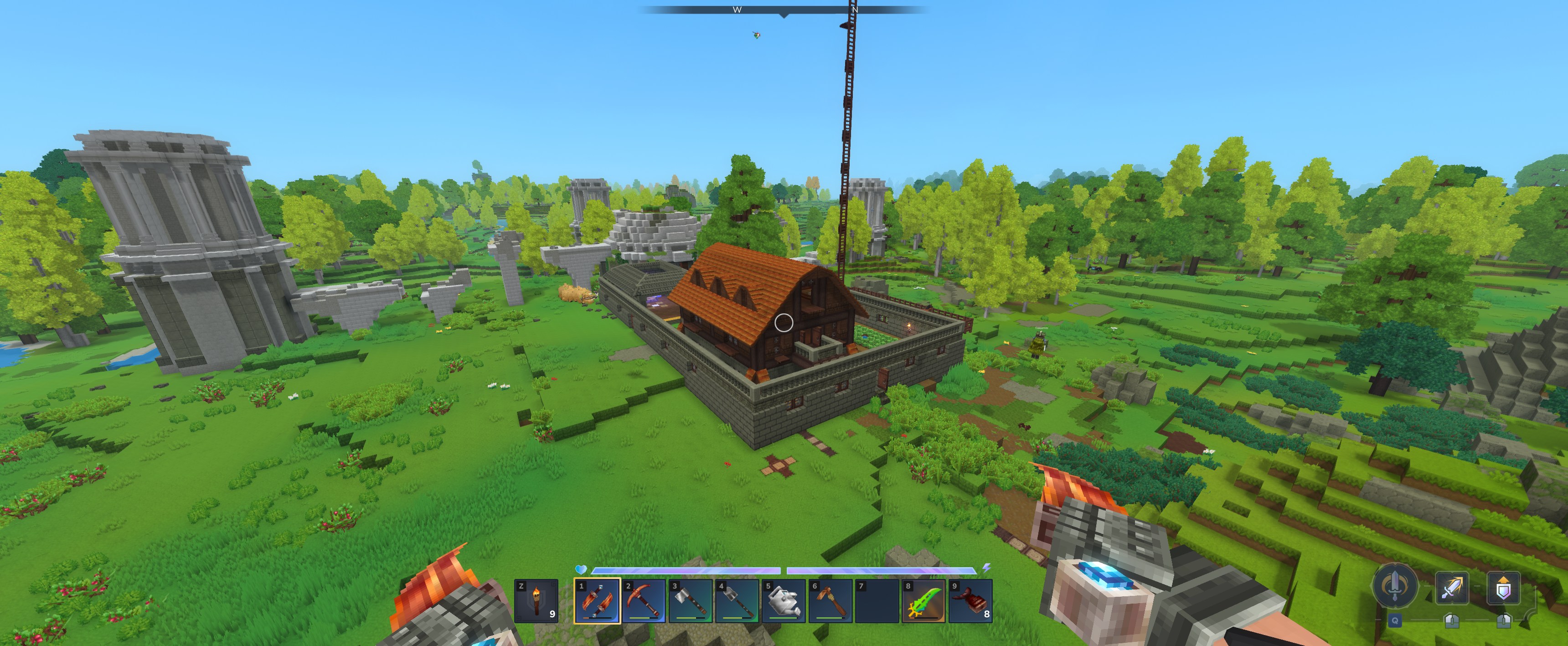Click the compass bar at top
This screenshot has width=1568, height=646.
click(784, 10)
